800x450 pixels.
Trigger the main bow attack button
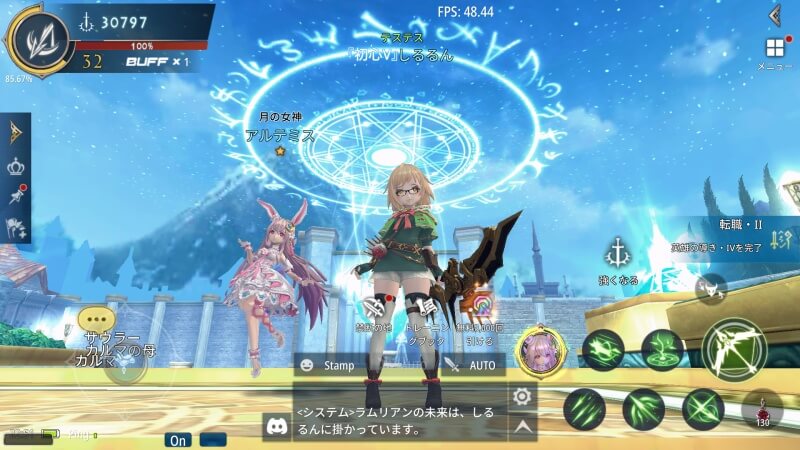[x=733, y=349]
